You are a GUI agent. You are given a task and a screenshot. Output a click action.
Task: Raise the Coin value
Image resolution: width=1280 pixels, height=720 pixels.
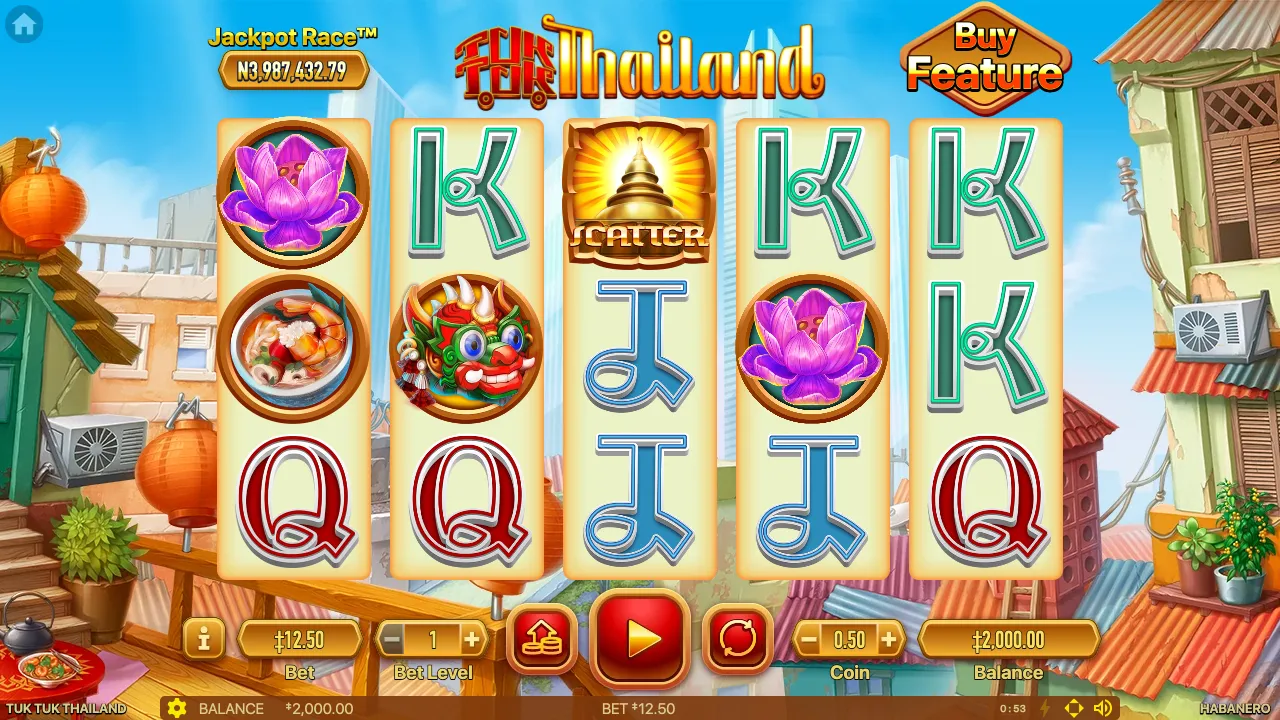pyautogui.click(x=888, y=639)
